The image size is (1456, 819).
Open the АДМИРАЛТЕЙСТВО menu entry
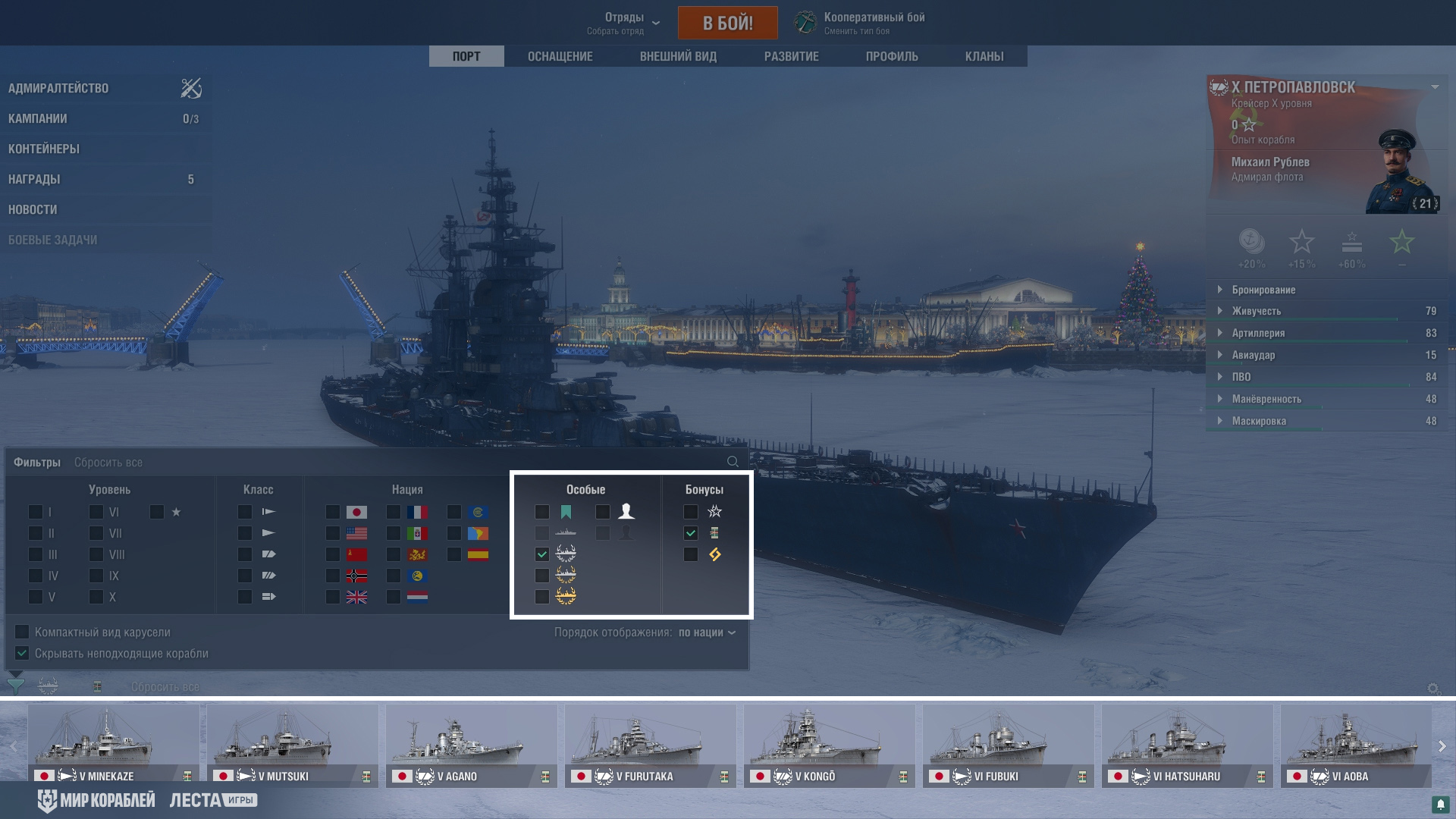[58, 88]
